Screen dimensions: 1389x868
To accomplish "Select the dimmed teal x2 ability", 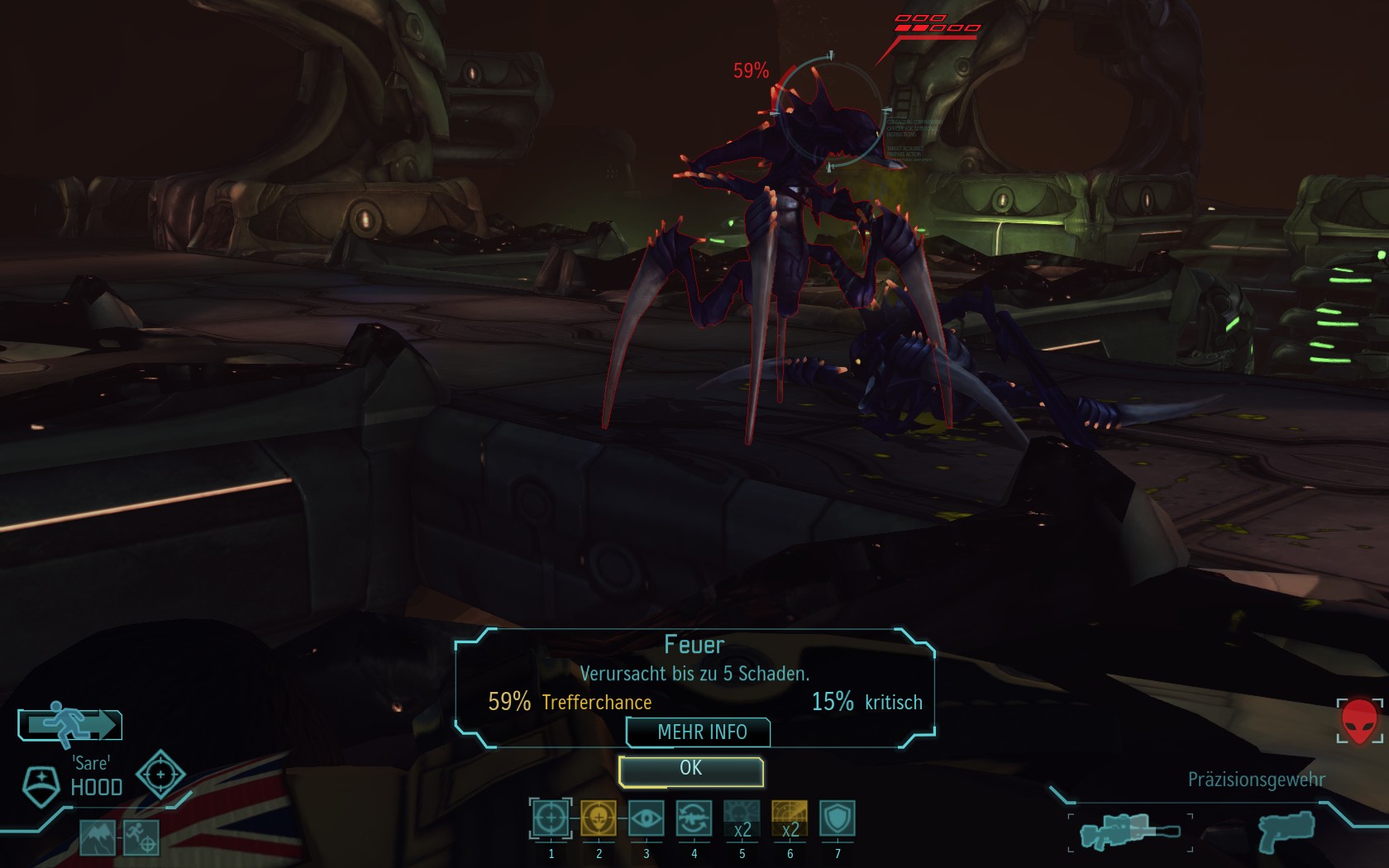I will tap(742, 819).
